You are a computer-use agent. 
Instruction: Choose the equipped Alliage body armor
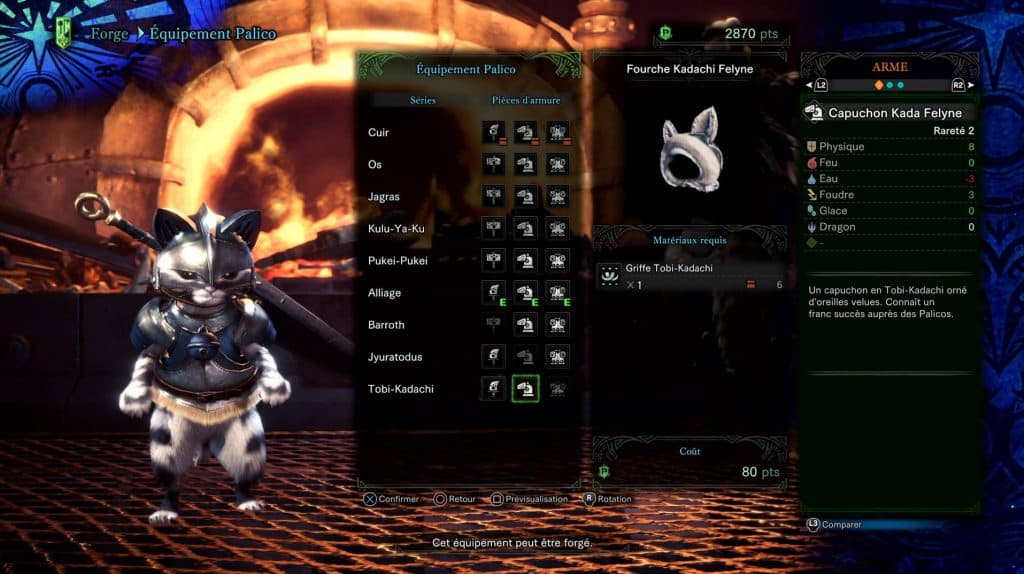(558, 293)
